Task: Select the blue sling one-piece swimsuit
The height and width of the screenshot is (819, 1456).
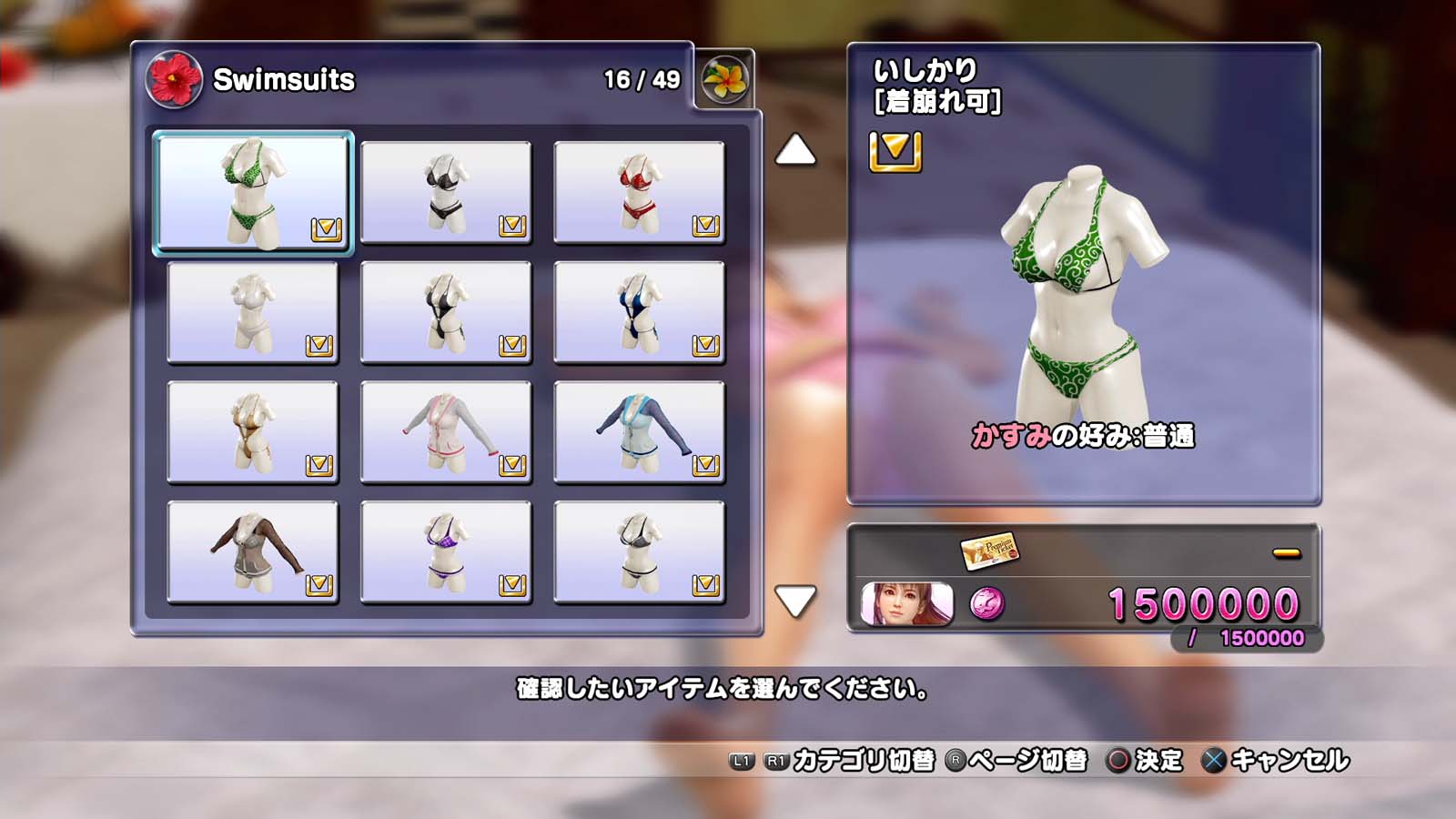Action: click(639, 312)
